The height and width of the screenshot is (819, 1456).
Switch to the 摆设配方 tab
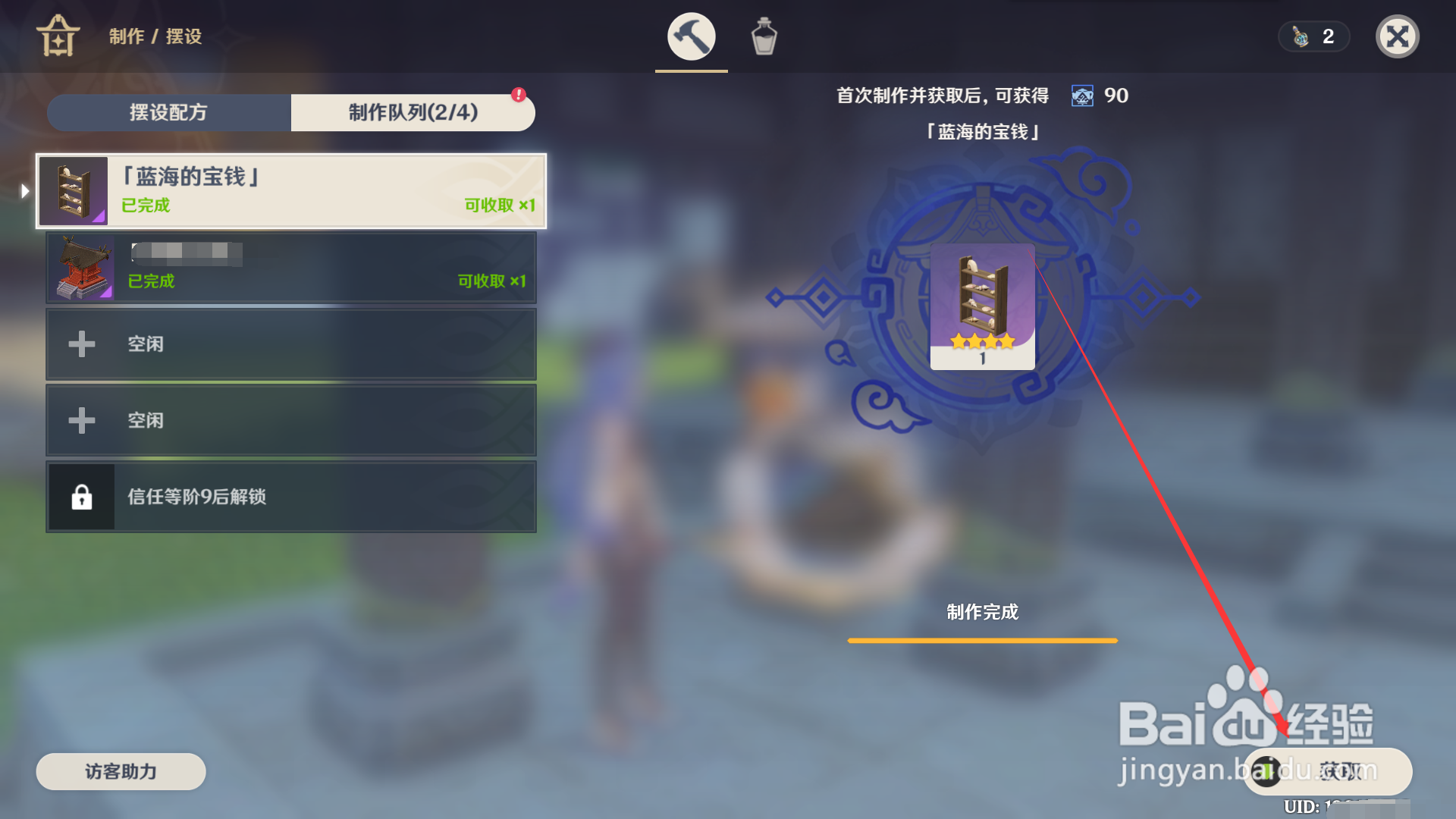[x=168, y=112]
